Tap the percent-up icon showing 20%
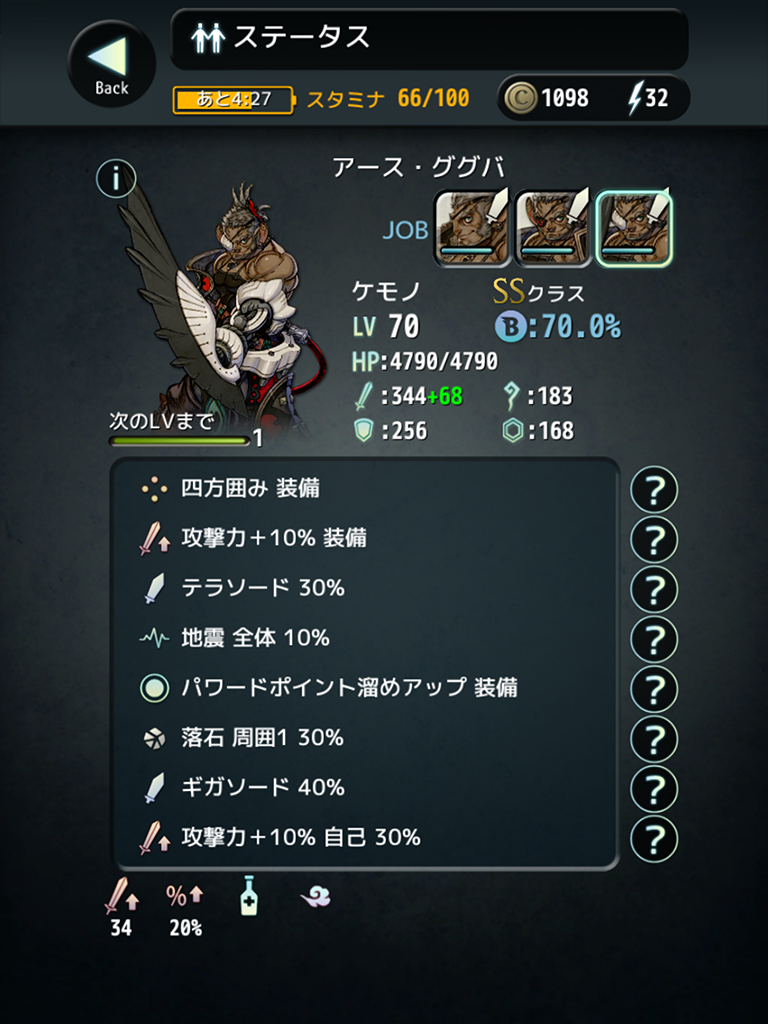The image size is (768, 1024). point(182,898)
